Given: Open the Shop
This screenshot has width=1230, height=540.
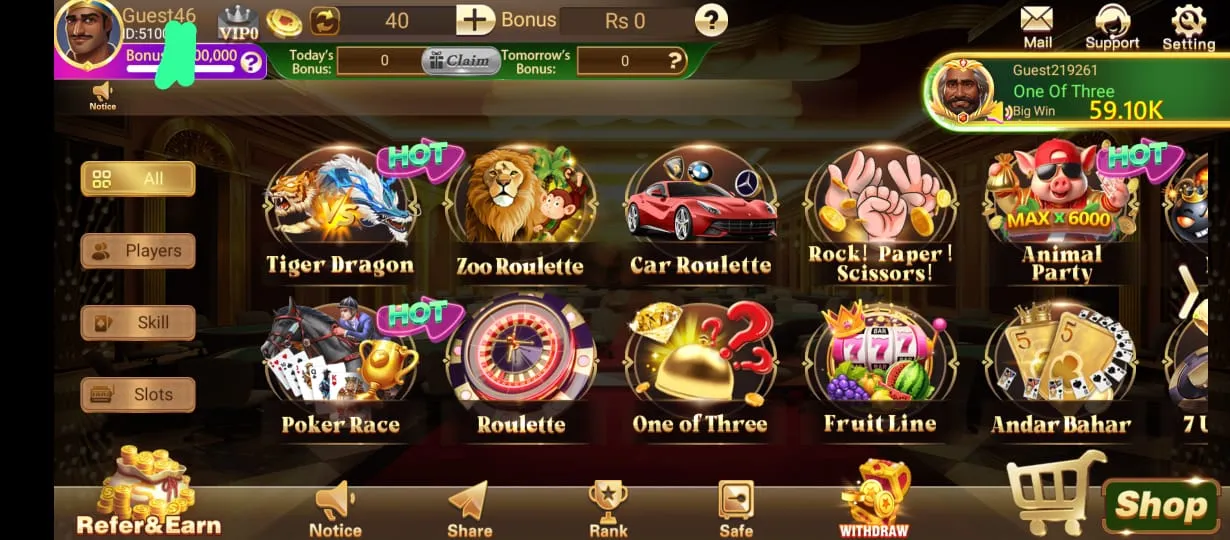Looking at the screenshot, I should pyautogui.click(x=1160, y=505).
